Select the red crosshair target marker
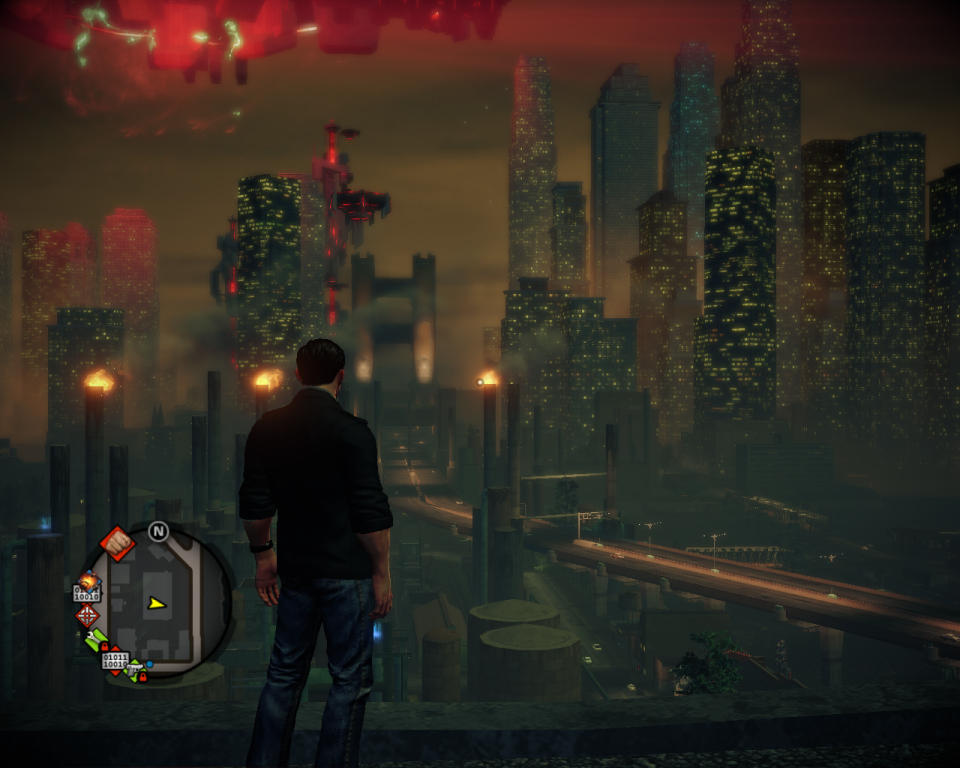This screenshot has width=960, height=768. pyautogui.click(x=87, y=615)
